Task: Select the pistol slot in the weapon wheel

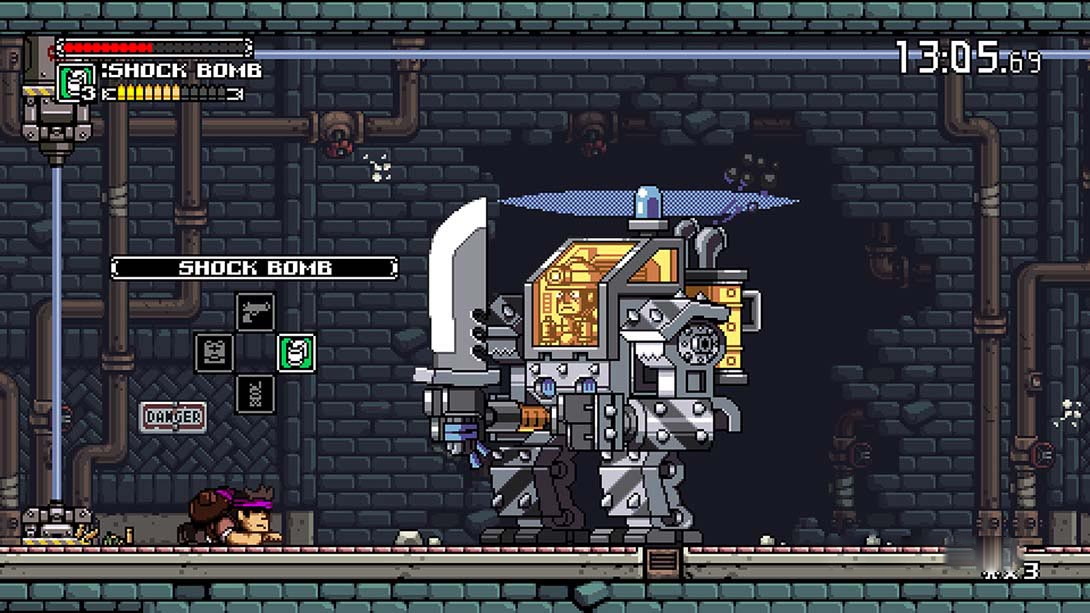Action: (x=255, y=311)
